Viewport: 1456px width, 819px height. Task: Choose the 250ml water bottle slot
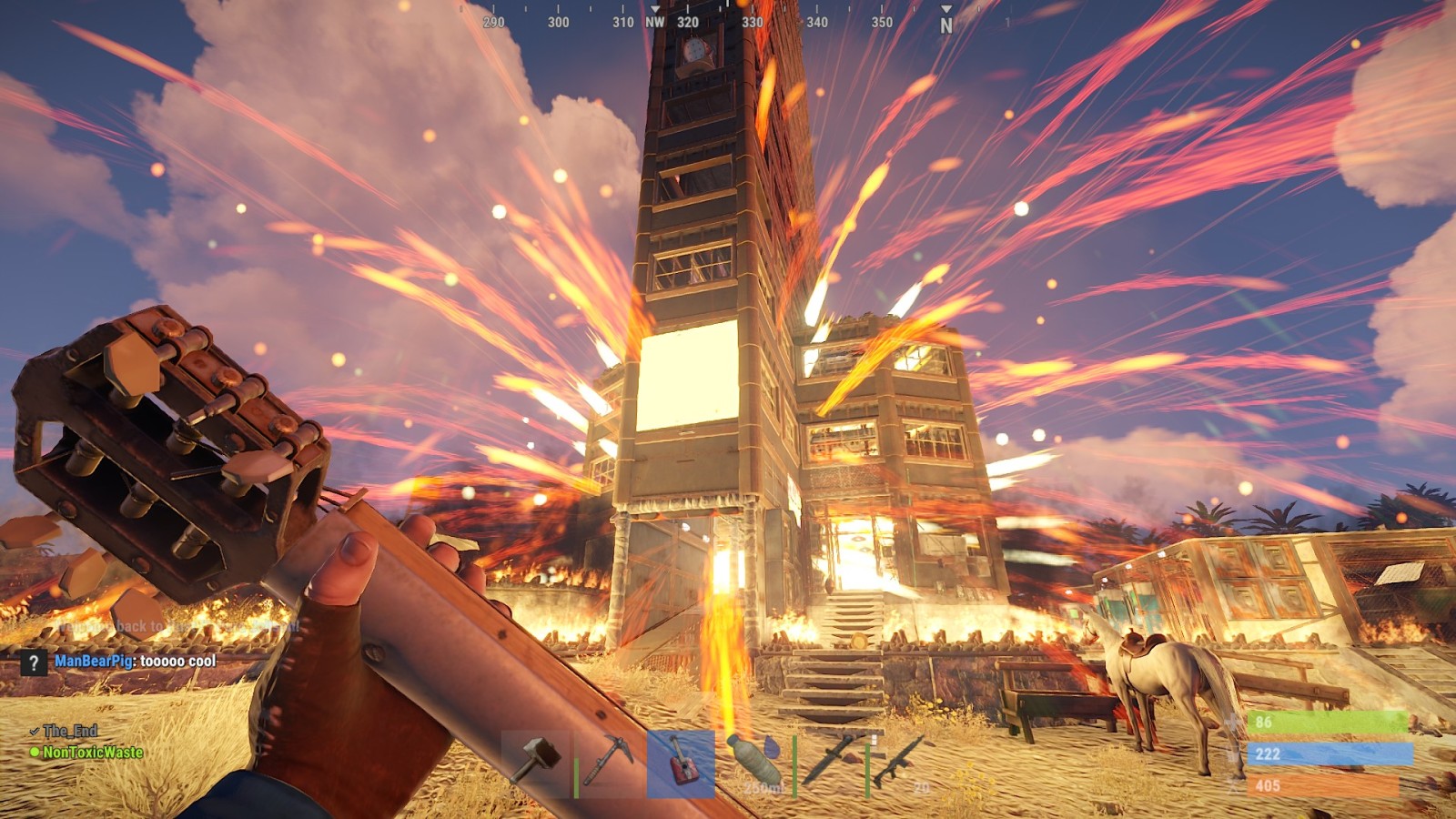(x=755, y=763)
